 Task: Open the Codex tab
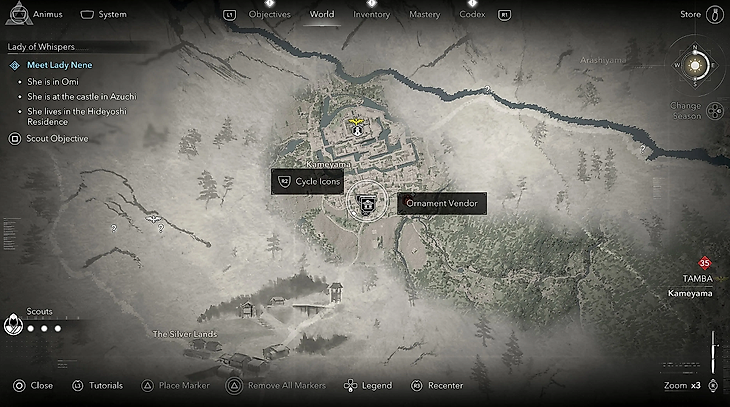pos(472,15)
